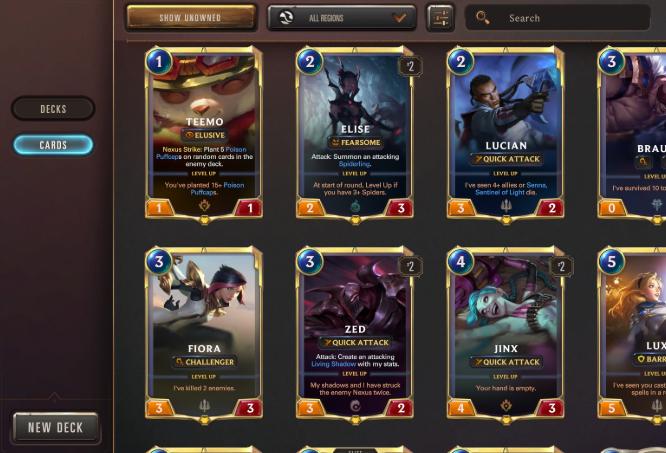Choose the Elise champion card

355,133
